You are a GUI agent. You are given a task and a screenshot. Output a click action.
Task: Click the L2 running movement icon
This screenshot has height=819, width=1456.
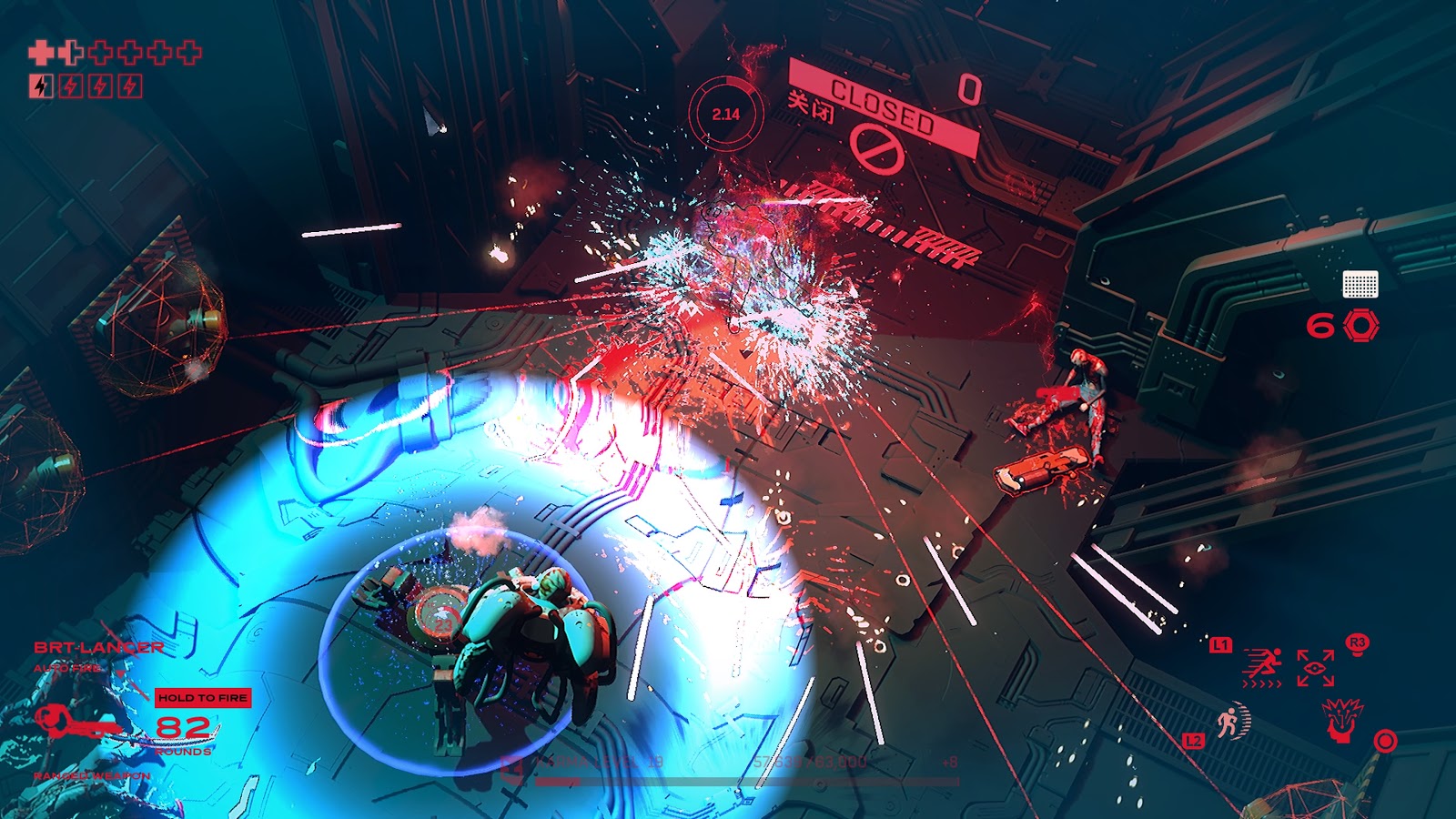click(x=1231, y=722)
